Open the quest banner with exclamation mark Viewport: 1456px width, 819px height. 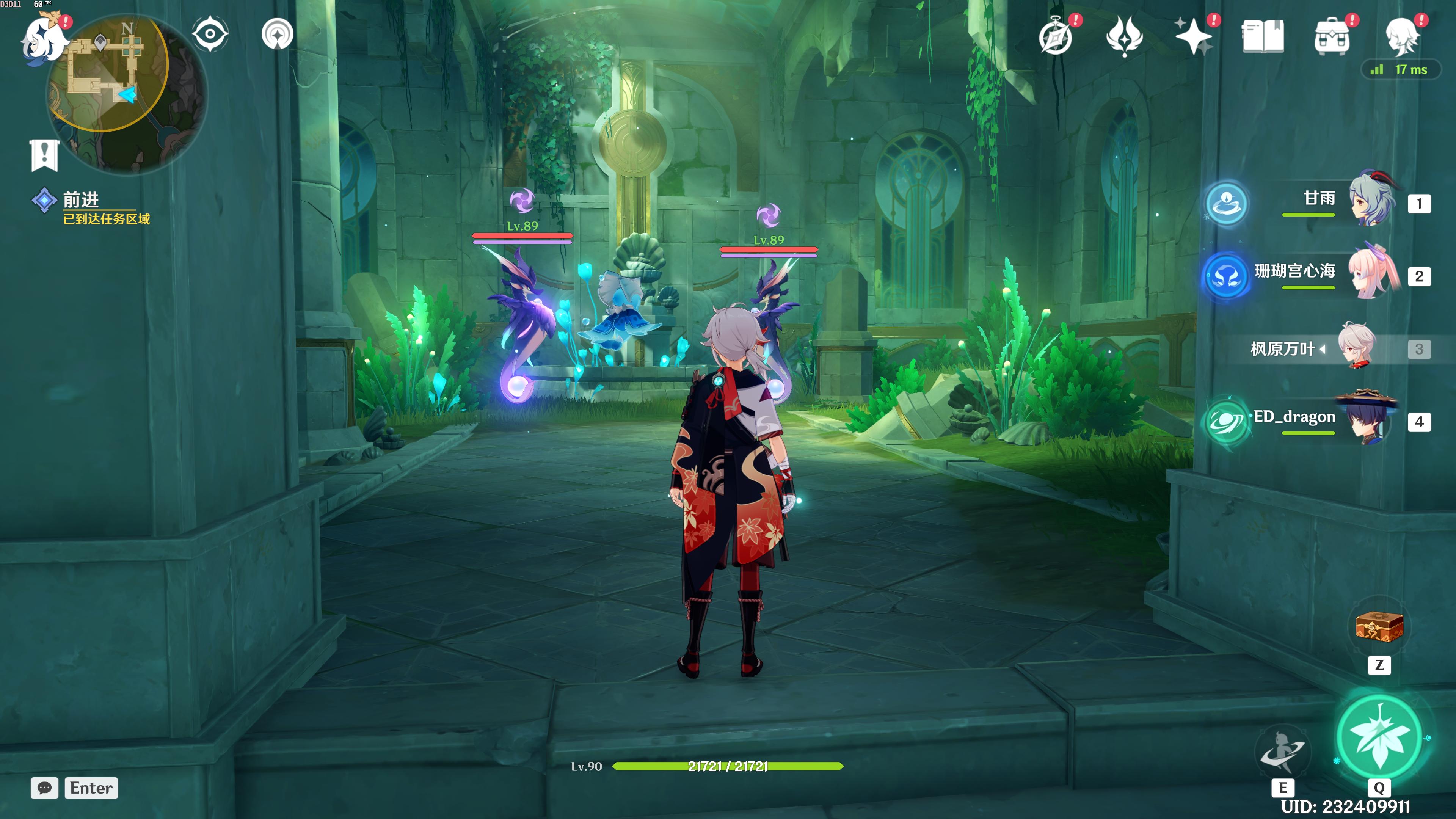pos(44,154)
